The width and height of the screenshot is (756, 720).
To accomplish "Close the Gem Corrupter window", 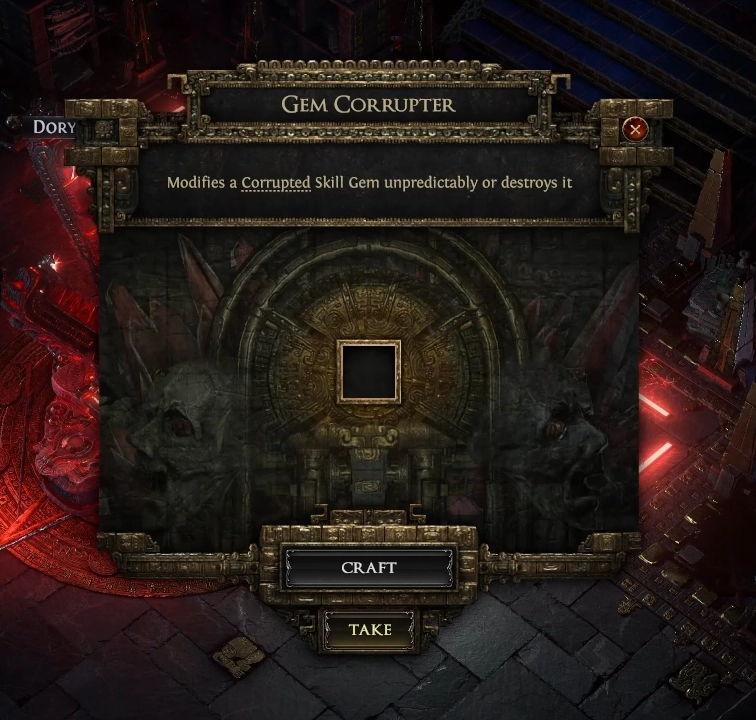I will click(634, 129).
